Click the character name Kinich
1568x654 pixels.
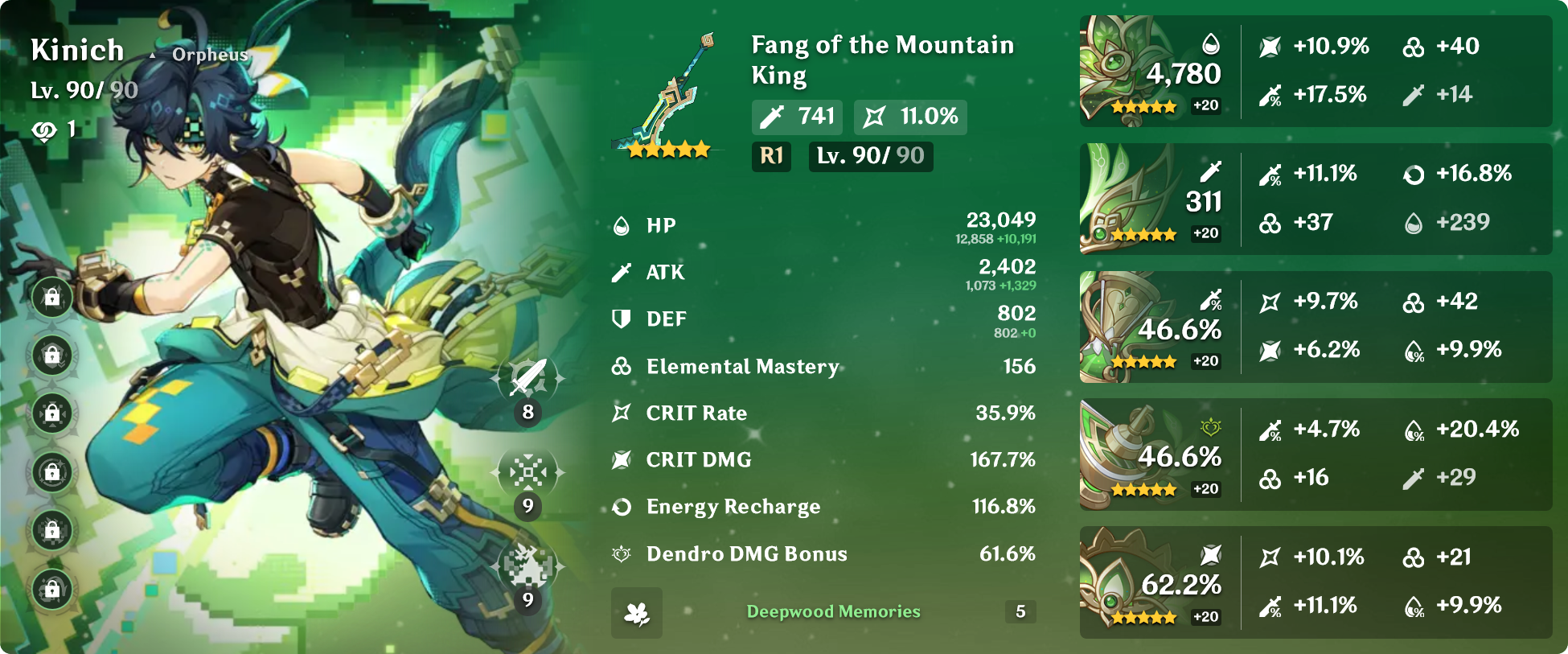click(x=78, y=50)
